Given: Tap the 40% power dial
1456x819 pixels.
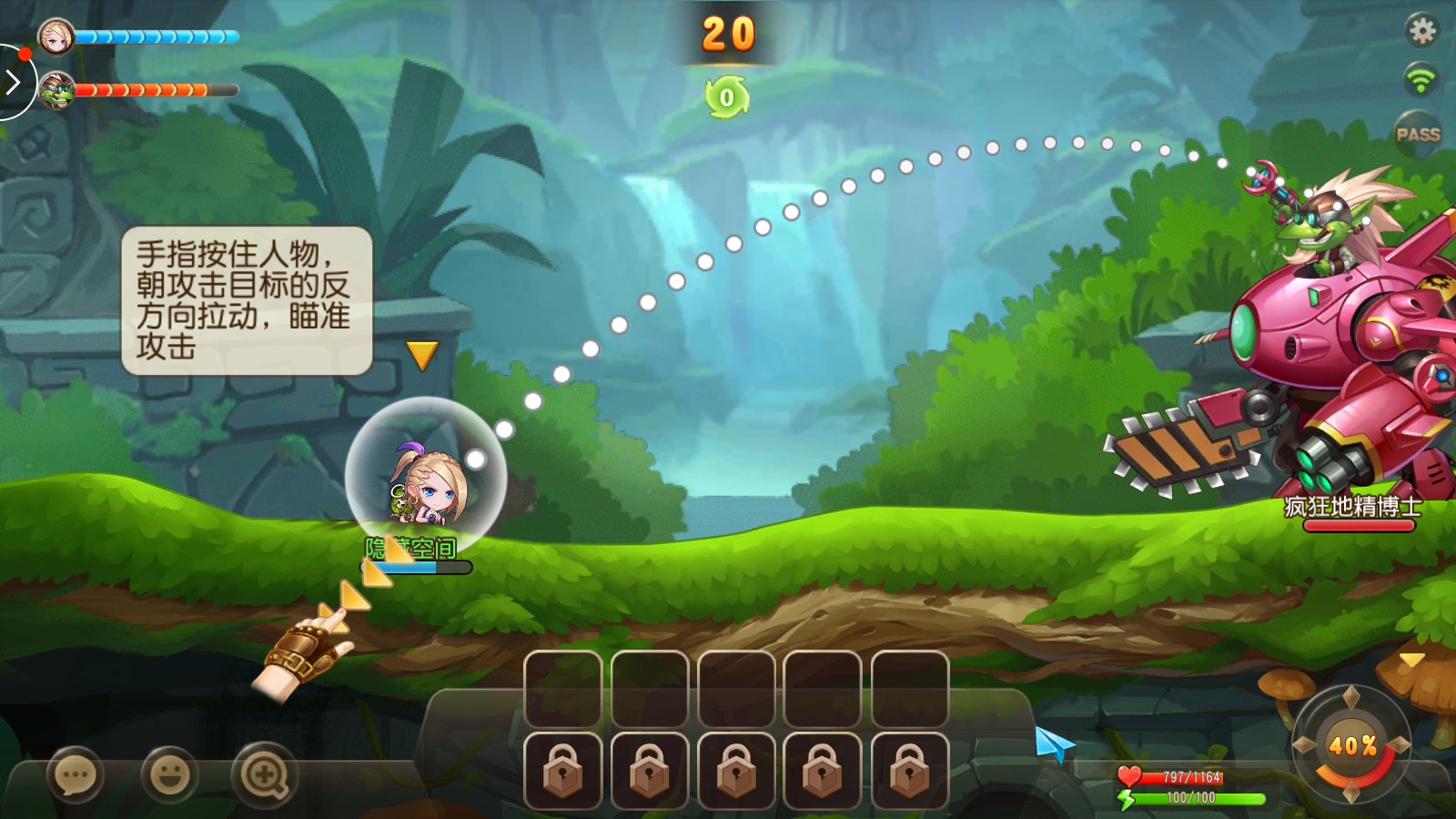Looking at the screenshot, I should [1351, 746].
